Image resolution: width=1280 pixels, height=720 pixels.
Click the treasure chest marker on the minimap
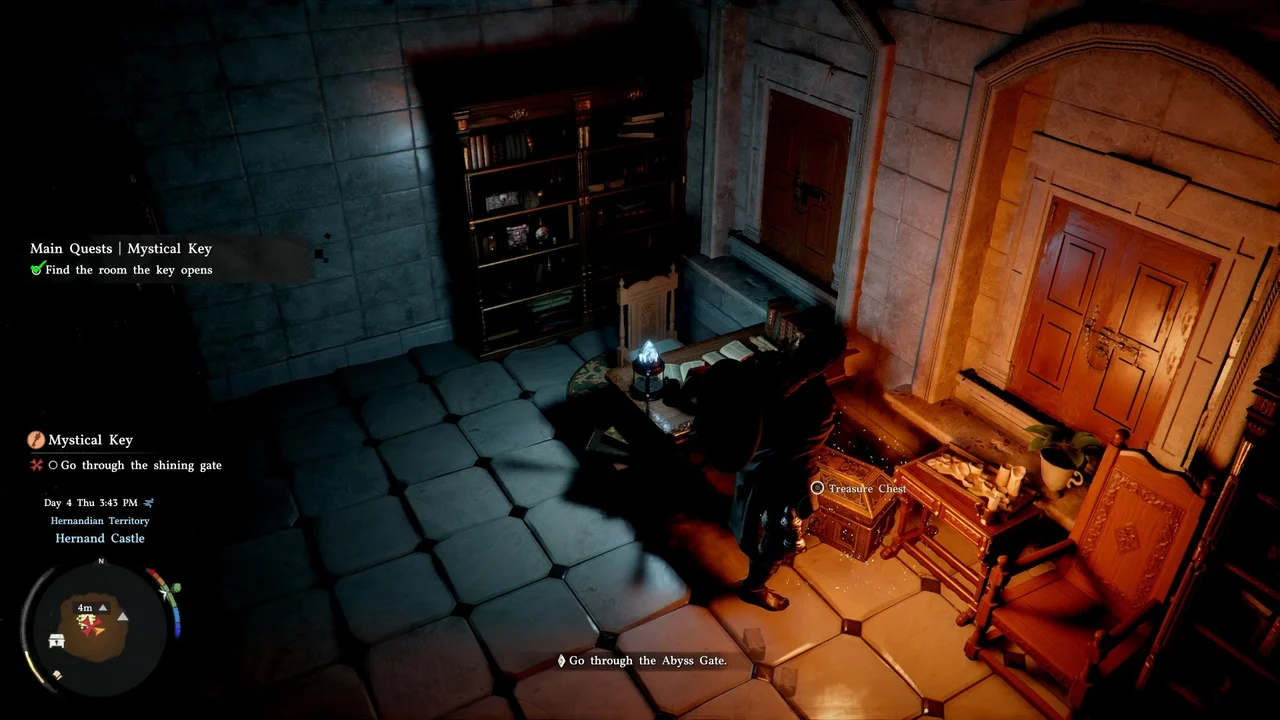[x=57, y=641]
